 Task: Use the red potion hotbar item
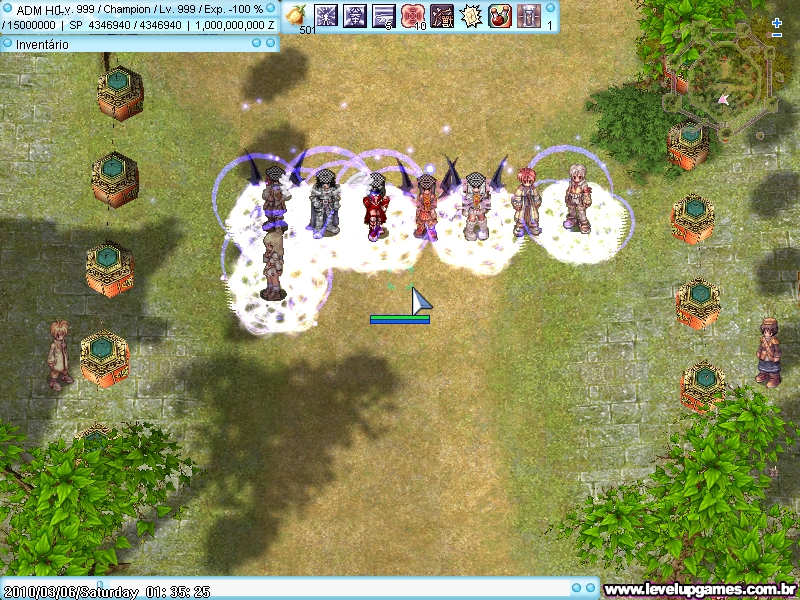500,15
